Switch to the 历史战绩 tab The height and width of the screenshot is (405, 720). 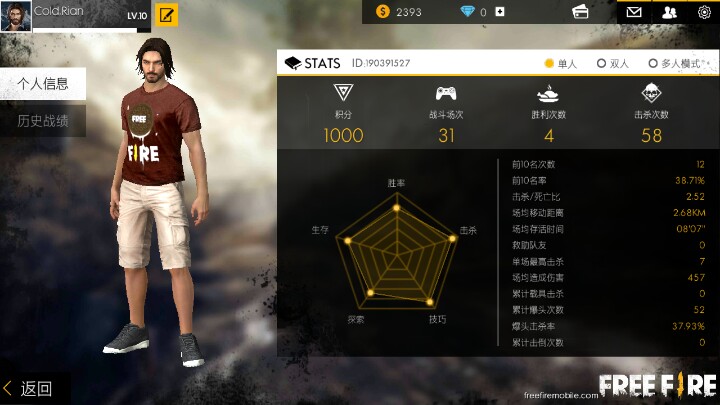coord(42,121)
